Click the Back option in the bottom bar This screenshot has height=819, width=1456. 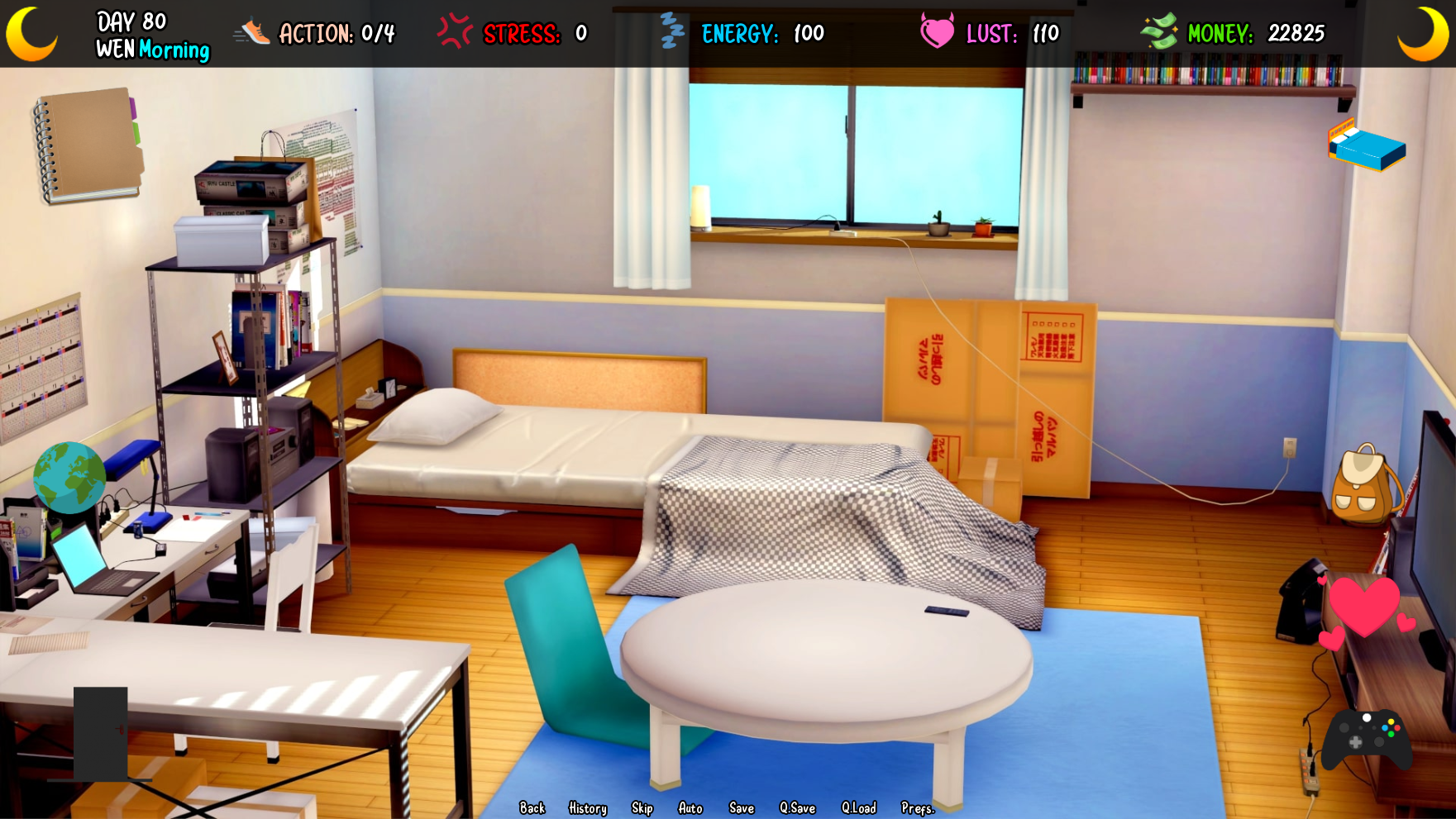coord(533,808)
